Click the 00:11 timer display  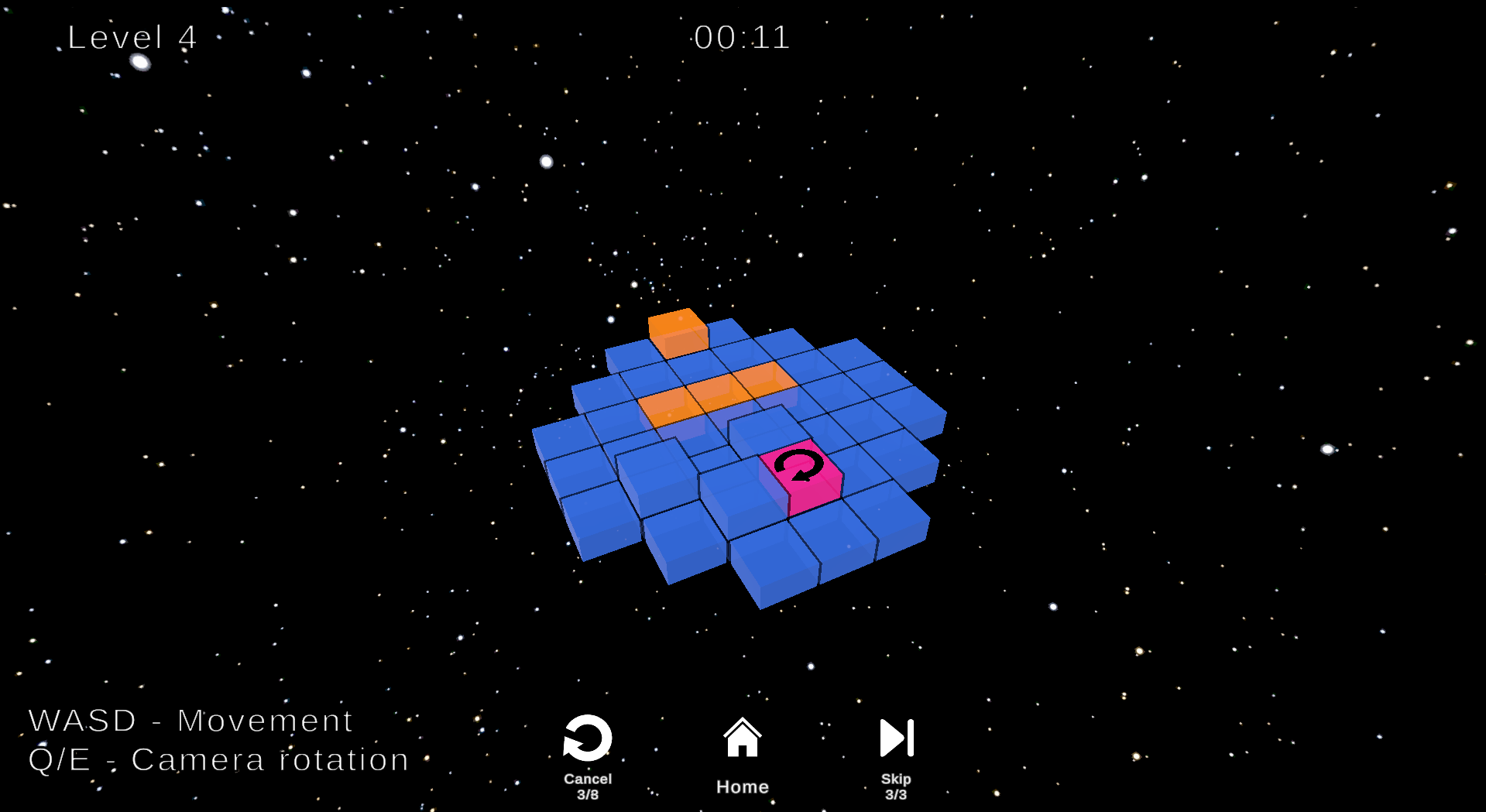point(741,38)
